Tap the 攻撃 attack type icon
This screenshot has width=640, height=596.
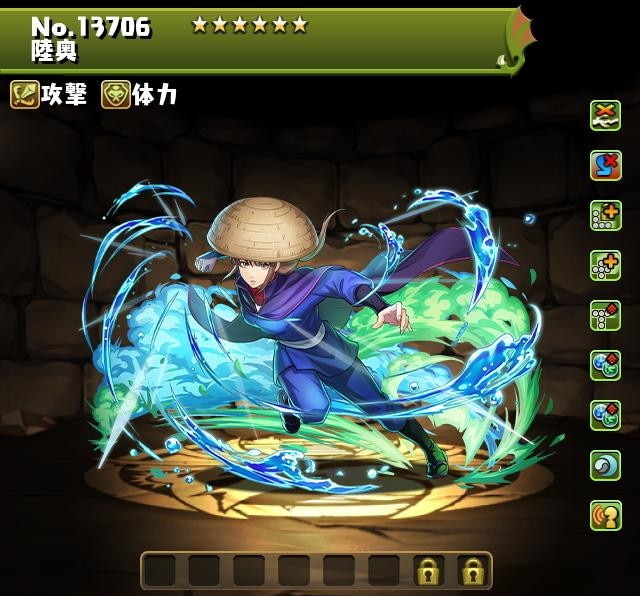25,95
